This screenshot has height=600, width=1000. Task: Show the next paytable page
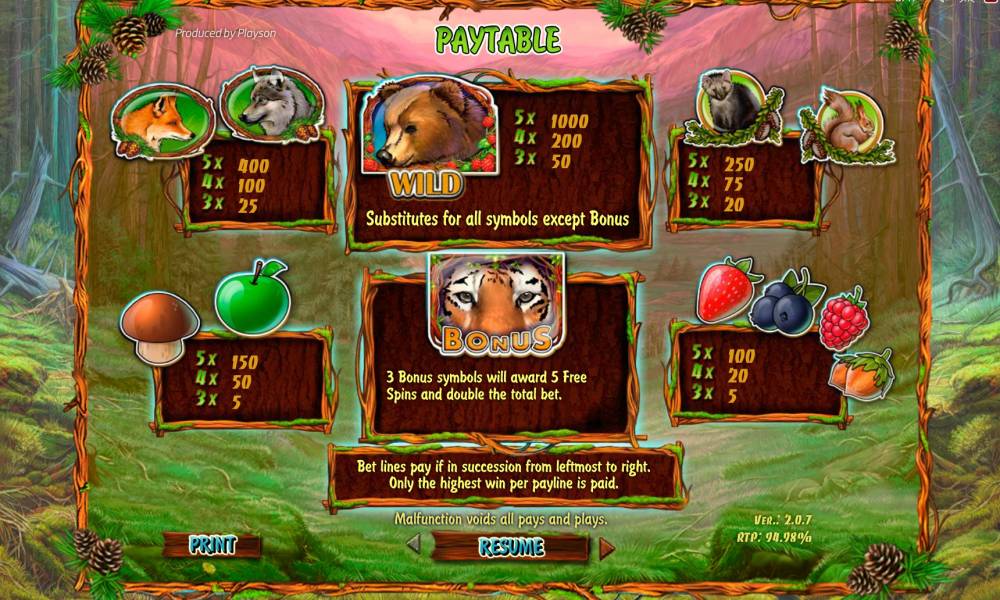tap(606, 547)
